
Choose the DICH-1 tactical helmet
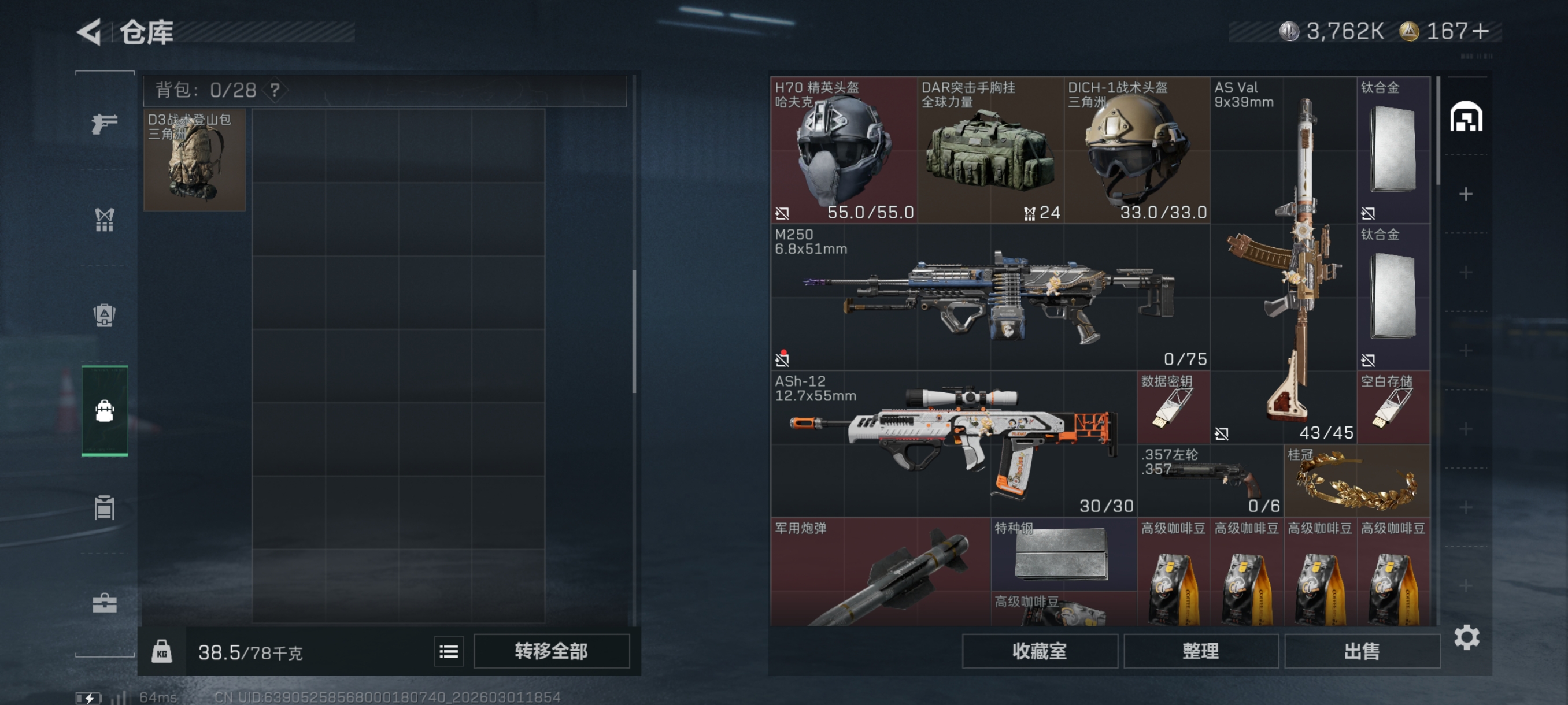(1137, 150)
